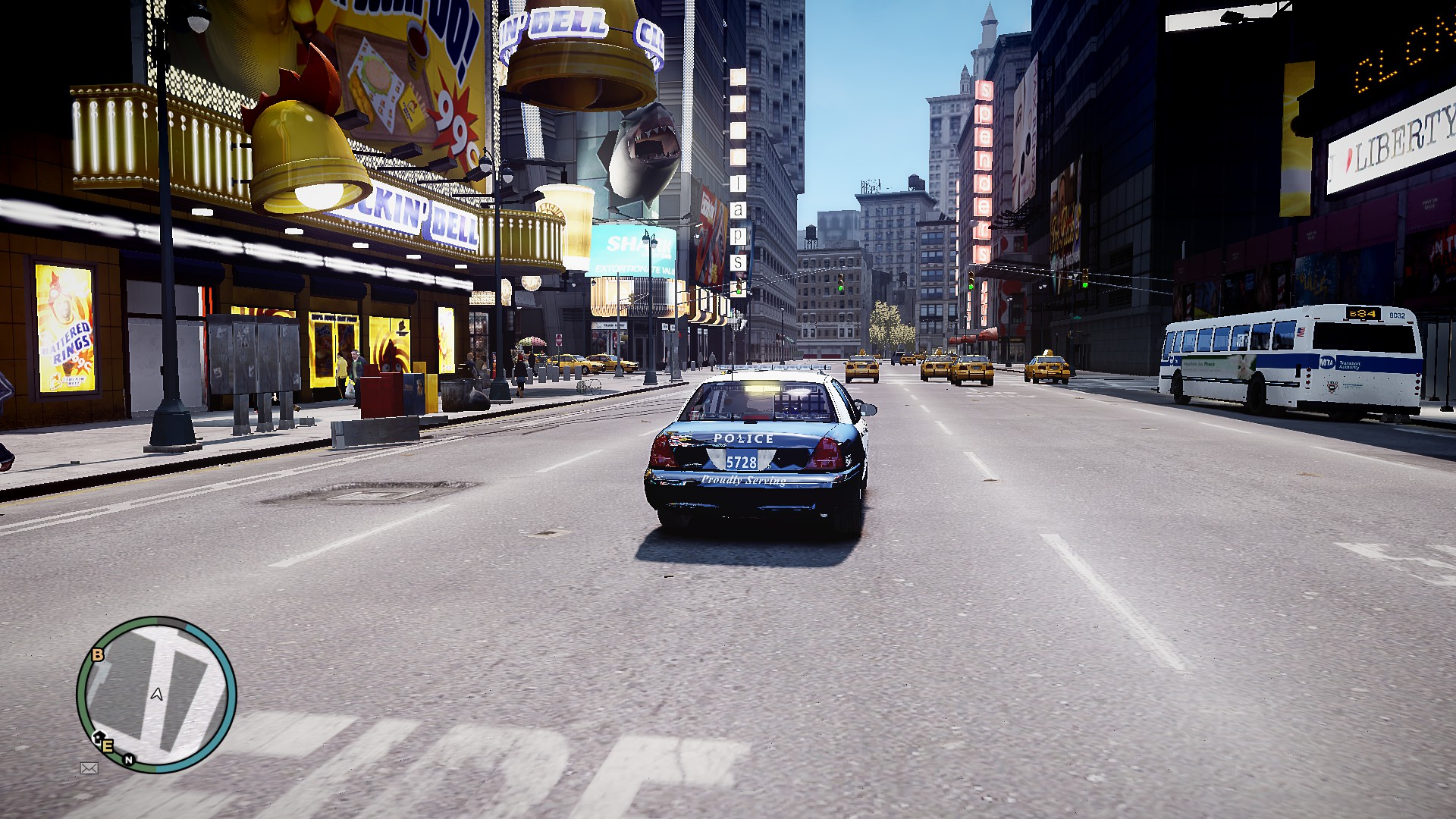This screenshot has height=819, width=1456.
Task: Click the white player arrow on the radar
Action: point(157,694)
